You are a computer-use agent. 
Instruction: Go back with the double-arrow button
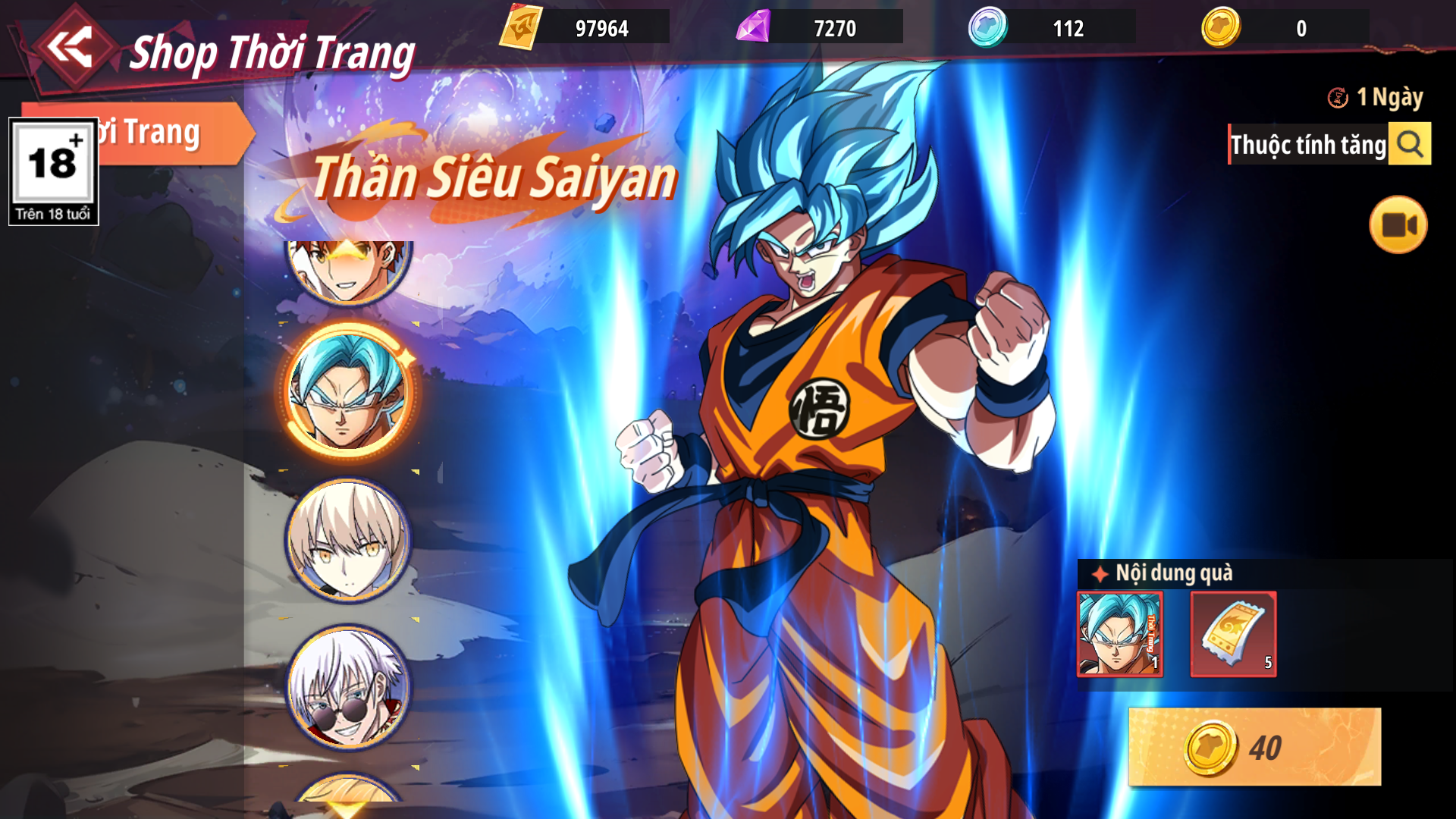(71, 48)
